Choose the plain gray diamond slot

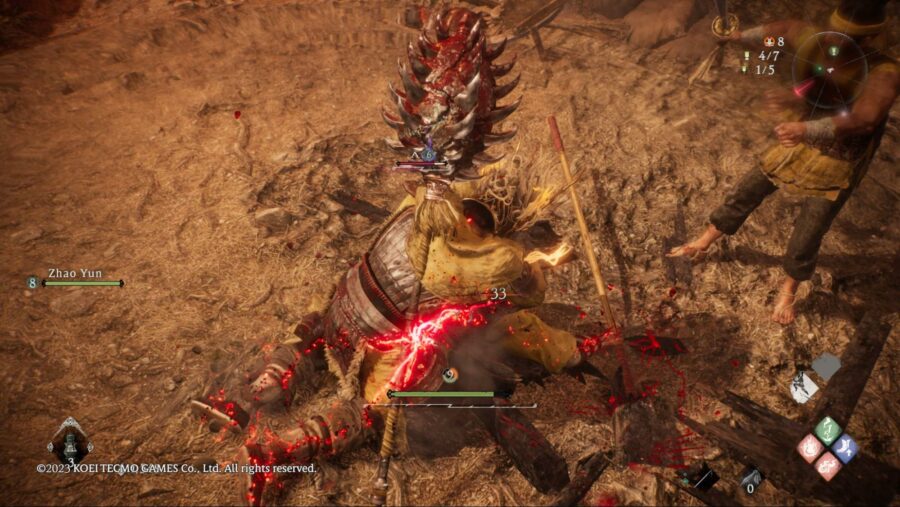click(x=826, y=367)
